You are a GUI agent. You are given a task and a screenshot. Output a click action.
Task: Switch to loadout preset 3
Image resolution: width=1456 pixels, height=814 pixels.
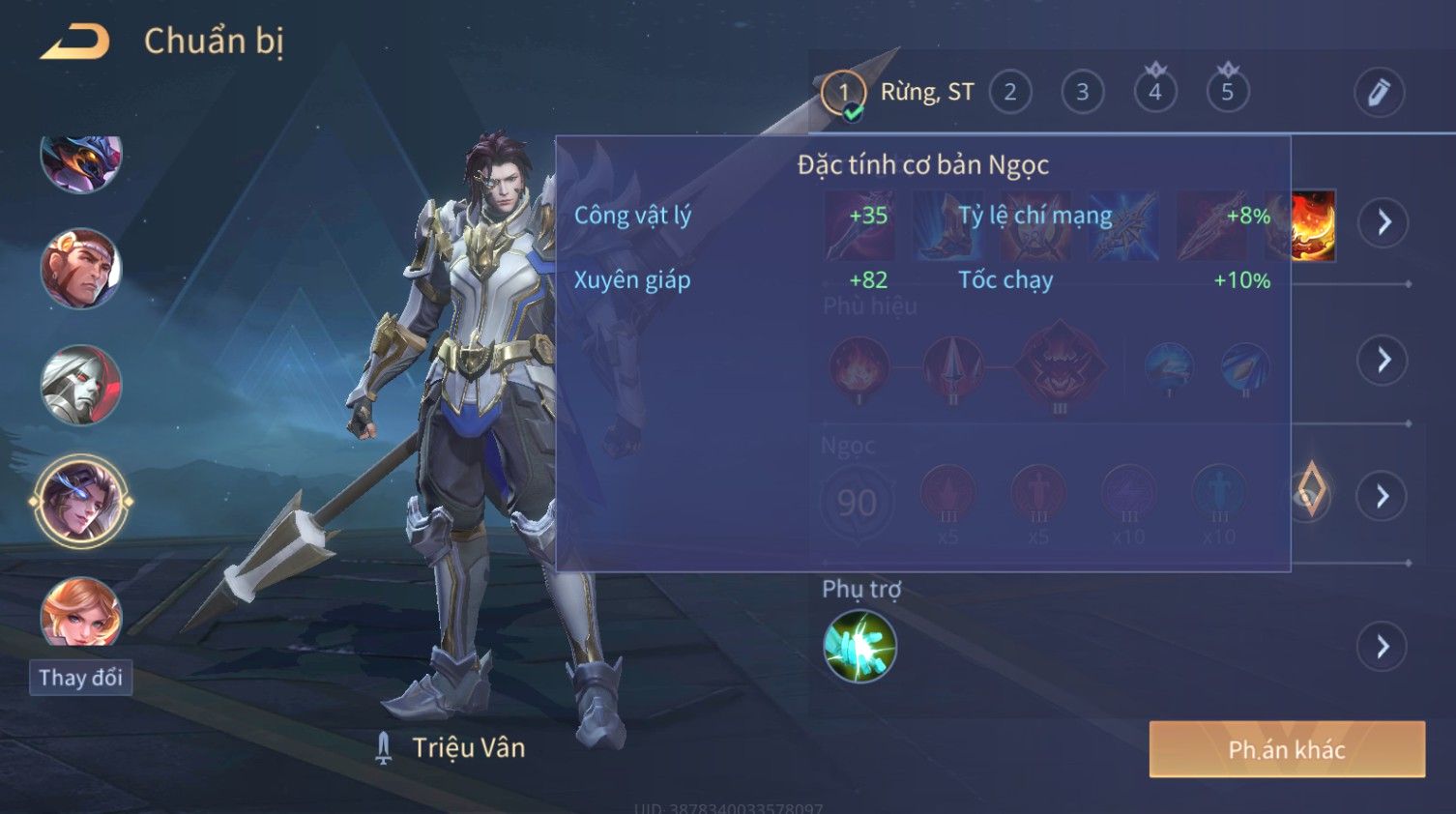(x=1082, y=93)
